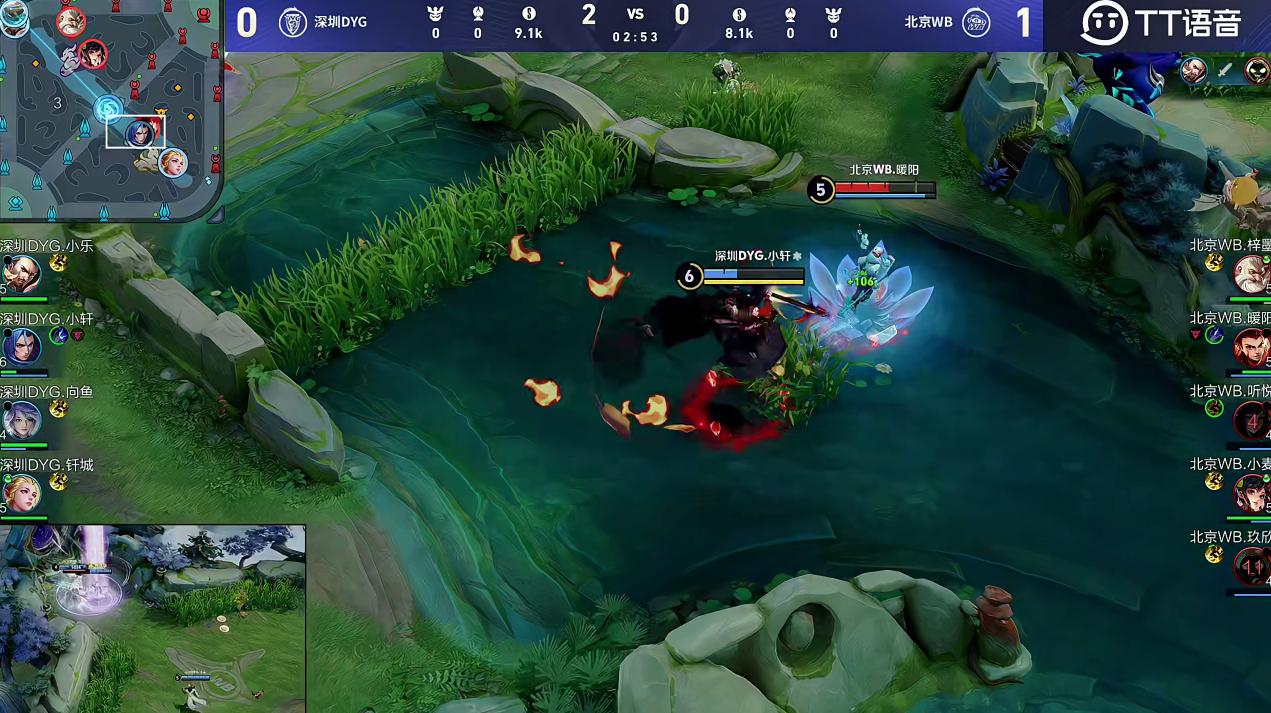Select 深圳DYG.小乐's hero portrait
Viewport: 1271px width, 713px height.
[20, 273]
